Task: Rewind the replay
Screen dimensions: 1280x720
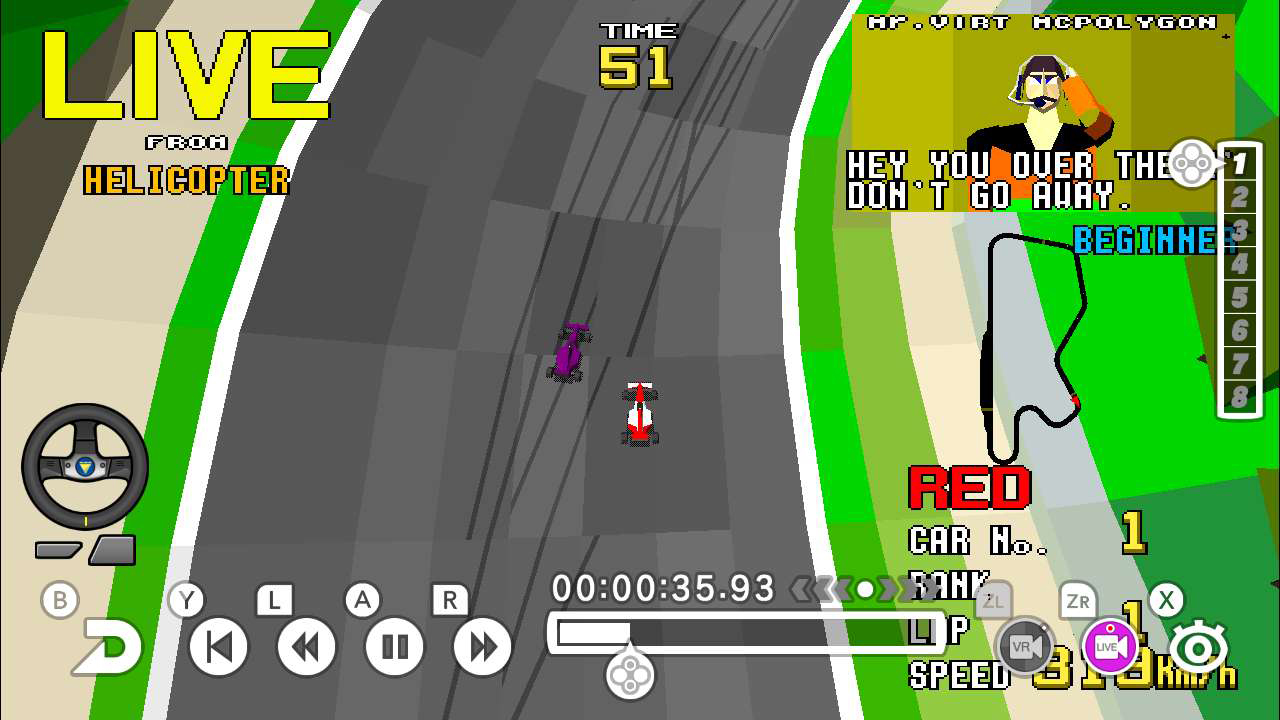Action: click(x=305, y=646)
